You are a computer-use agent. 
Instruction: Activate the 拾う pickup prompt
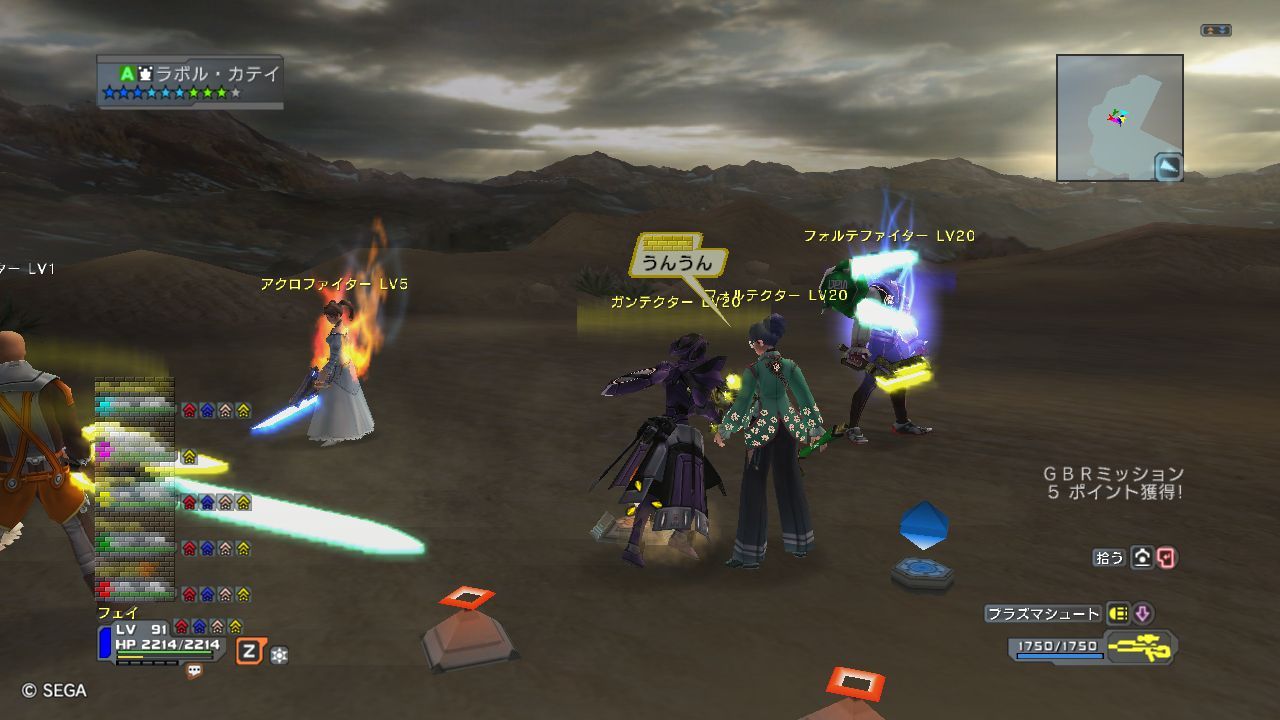[1110, 558]
